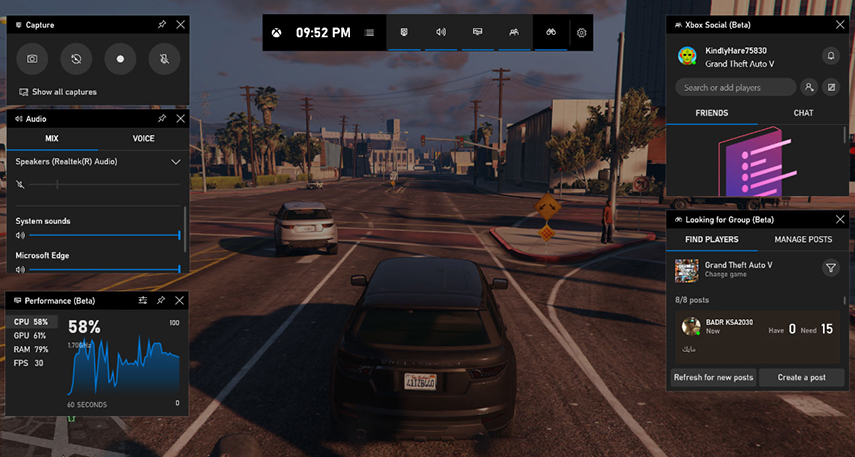The height and width of the screenshot is (457, 855).
Task: Close the Audio widget
Action: 180,118
